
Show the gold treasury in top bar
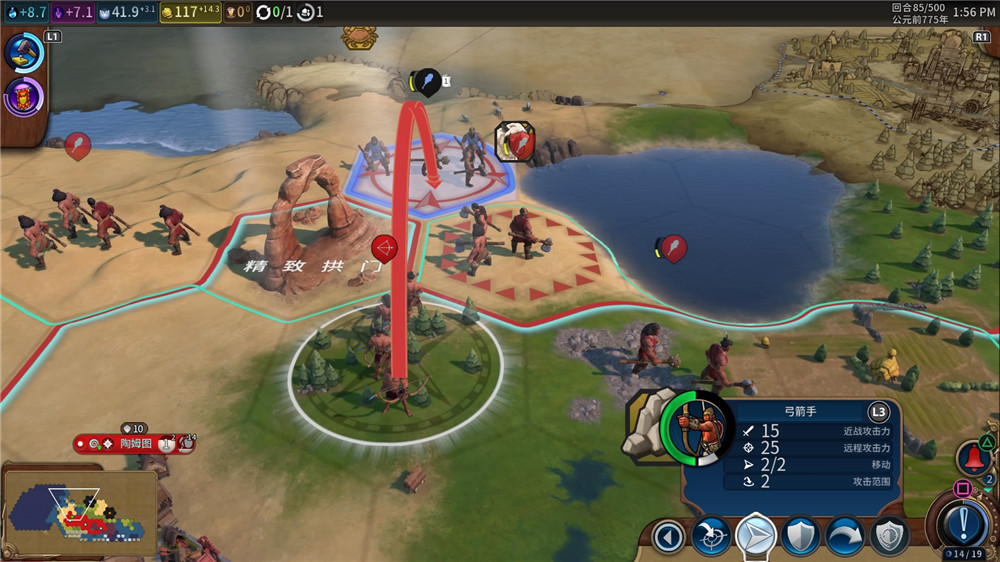point(198,12)
